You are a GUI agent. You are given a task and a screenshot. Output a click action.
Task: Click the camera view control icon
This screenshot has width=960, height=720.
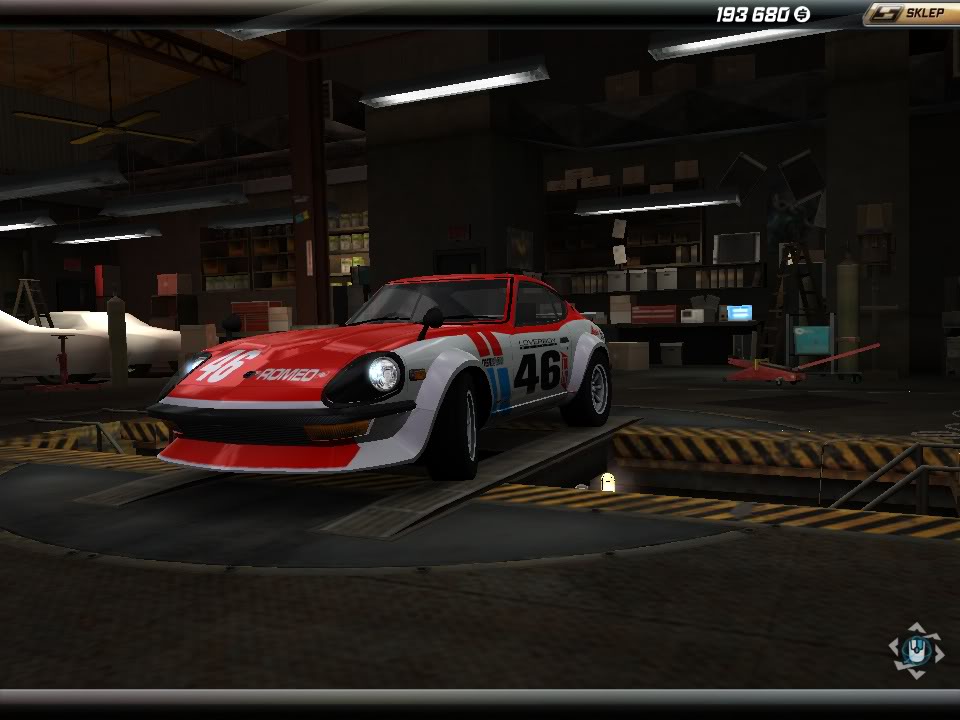click(x=915, y=651)
